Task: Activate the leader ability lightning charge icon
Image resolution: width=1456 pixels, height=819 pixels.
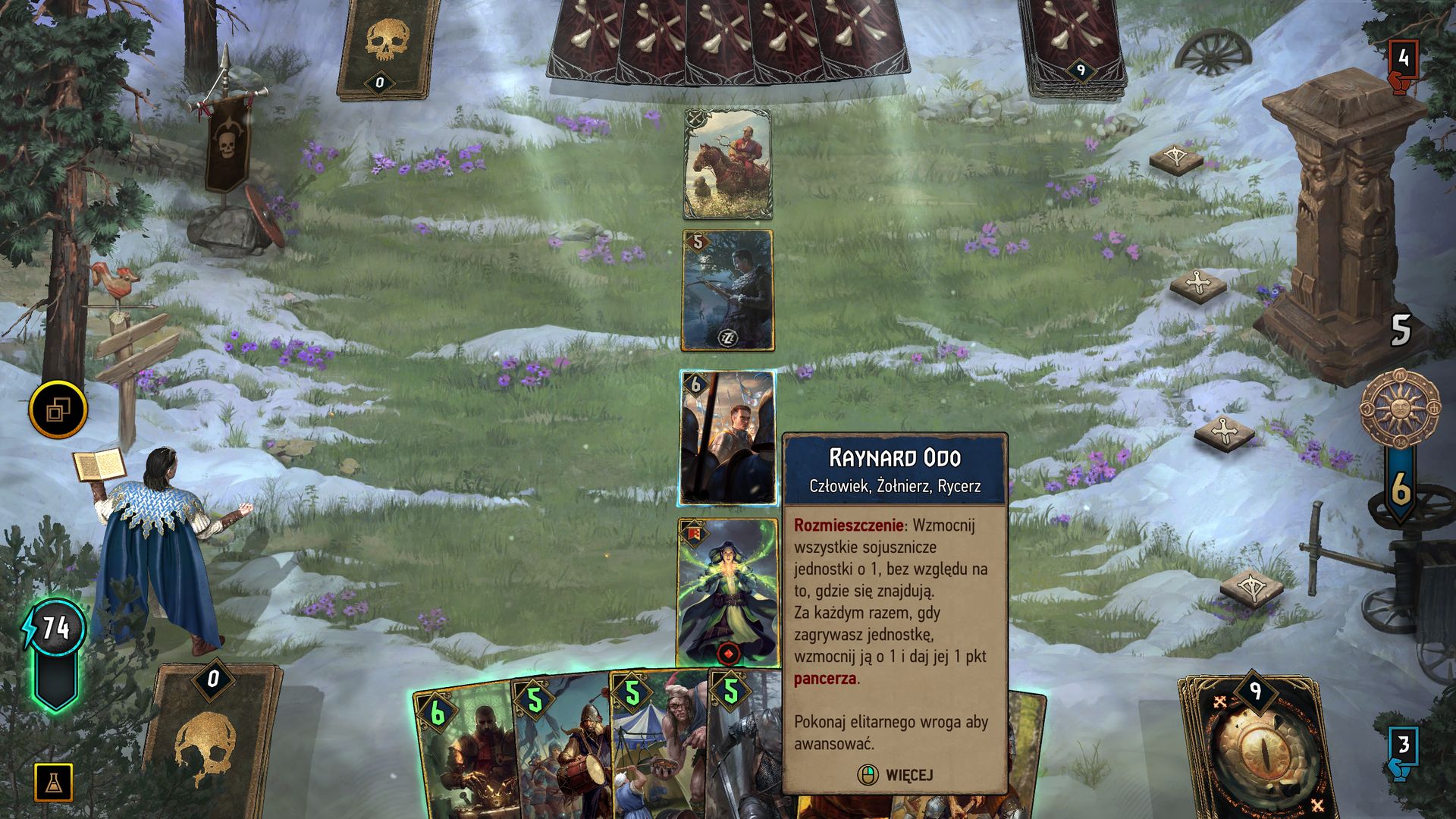Action: click(x=53, y=629)
